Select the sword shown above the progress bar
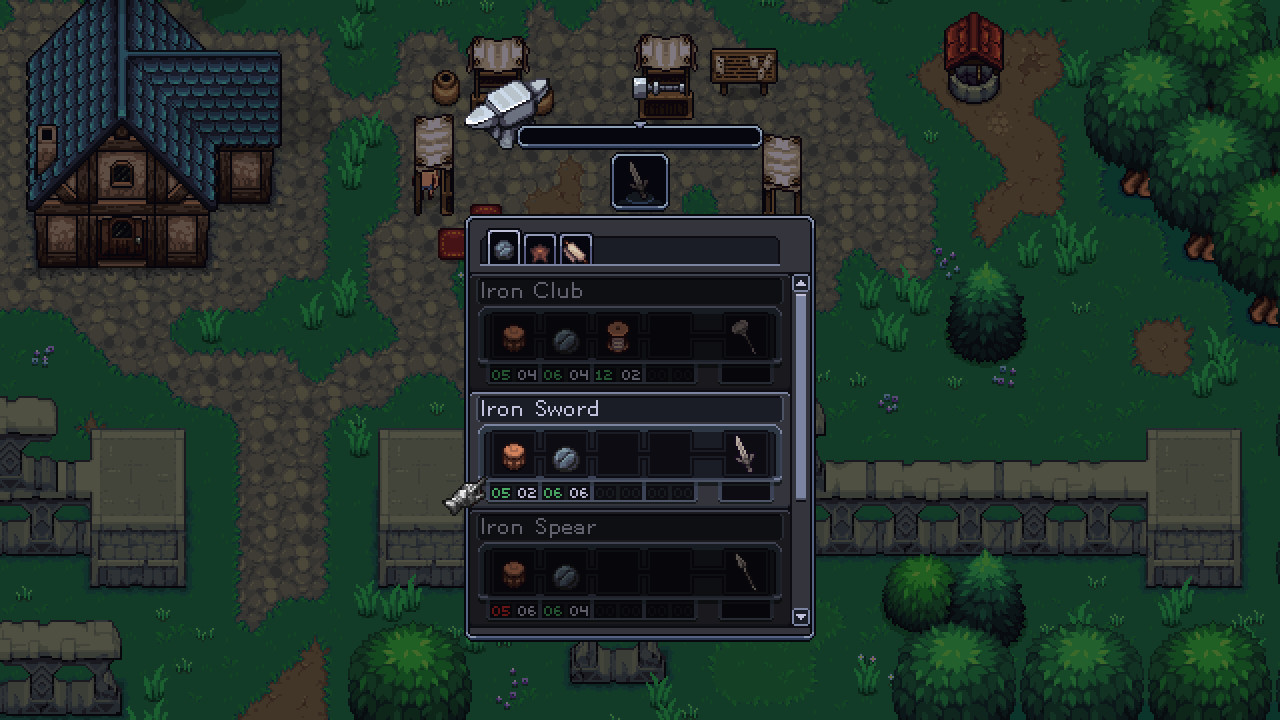1280x720 pixels. pyautogui.click(x=639, y=180)
